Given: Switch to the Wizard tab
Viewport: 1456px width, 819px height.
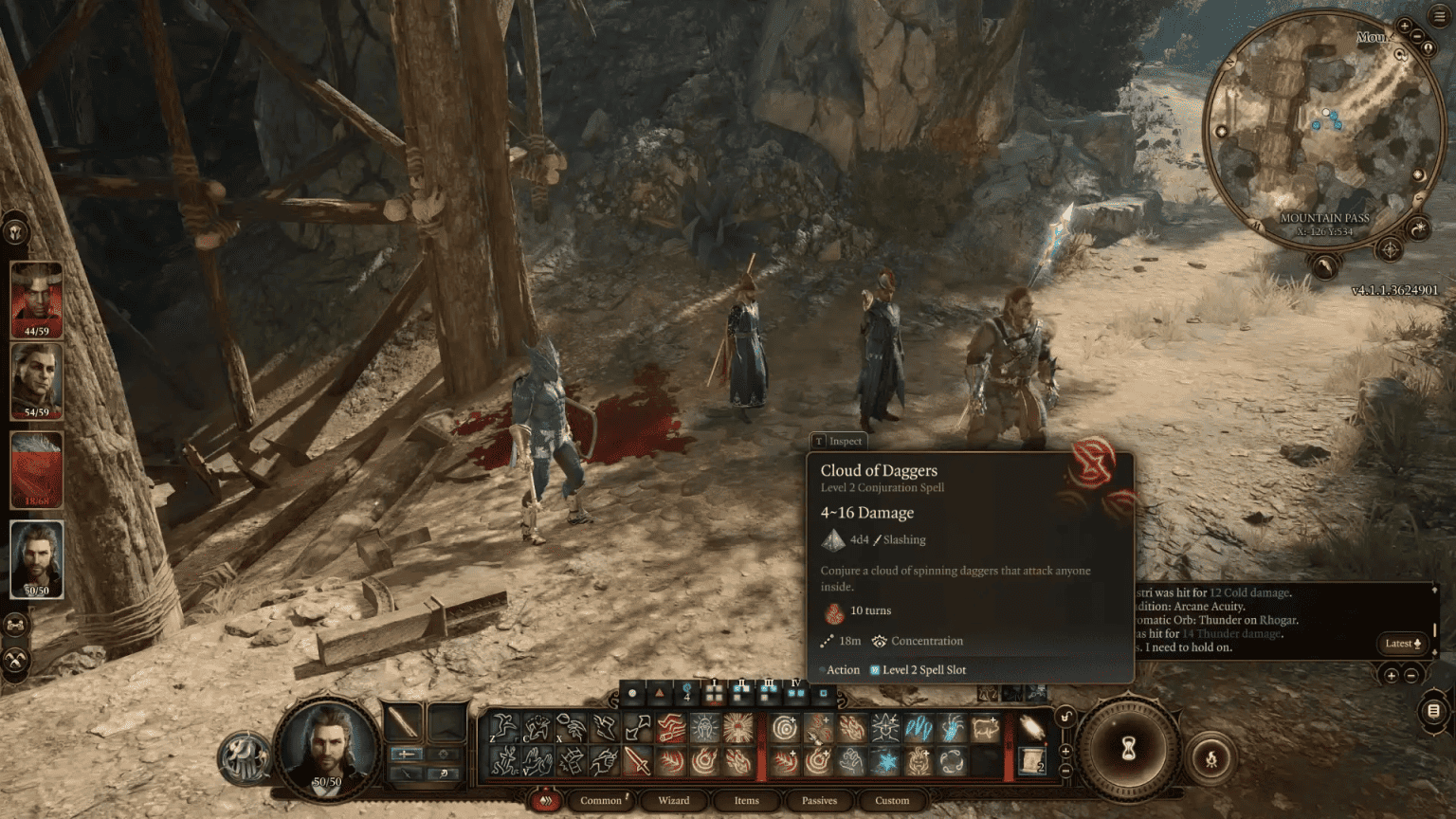Looking at the screenshot, I should point(672,801).
